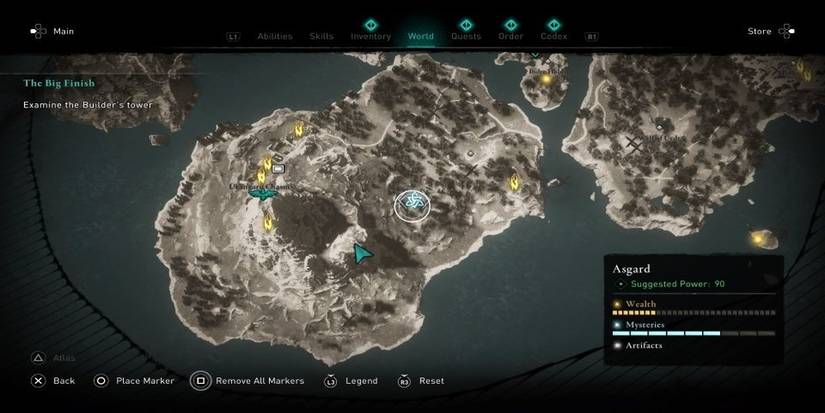825x413 pixels.
Task: Show the map Legend
Action: click(352, 381)
